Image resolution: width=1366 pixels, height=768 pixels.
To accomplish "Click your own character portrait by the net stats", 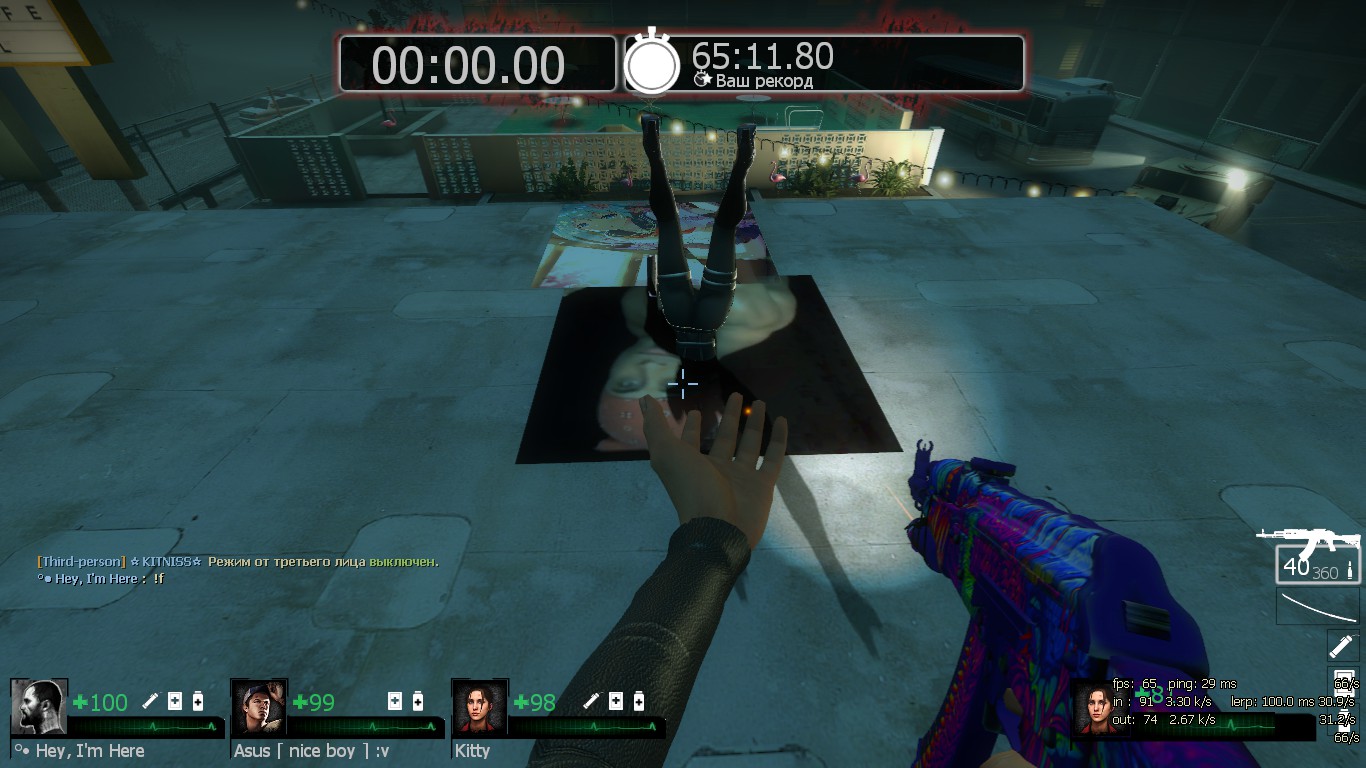I will point(1099,707).
